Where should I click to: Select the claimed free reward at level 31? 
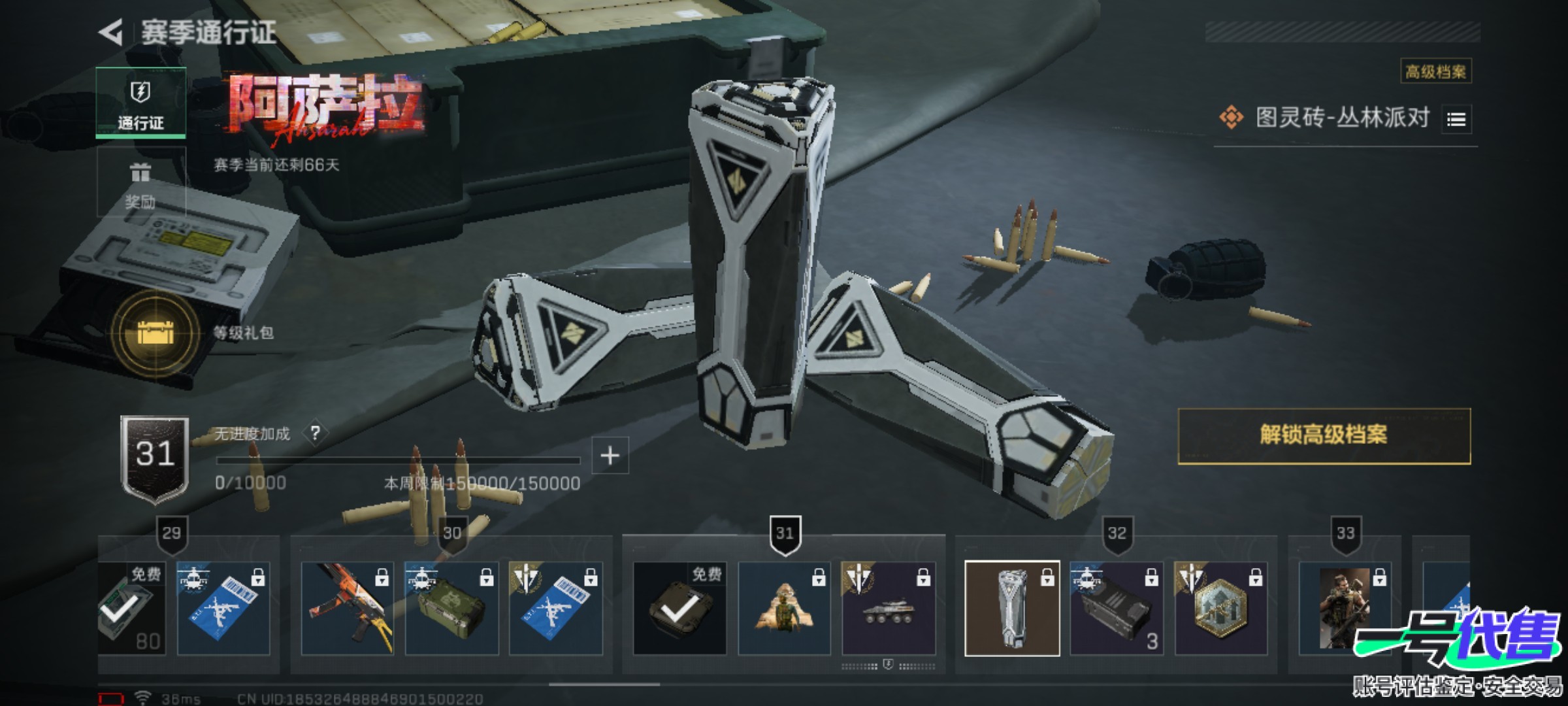pyautogui.click(x=679, y=609)
